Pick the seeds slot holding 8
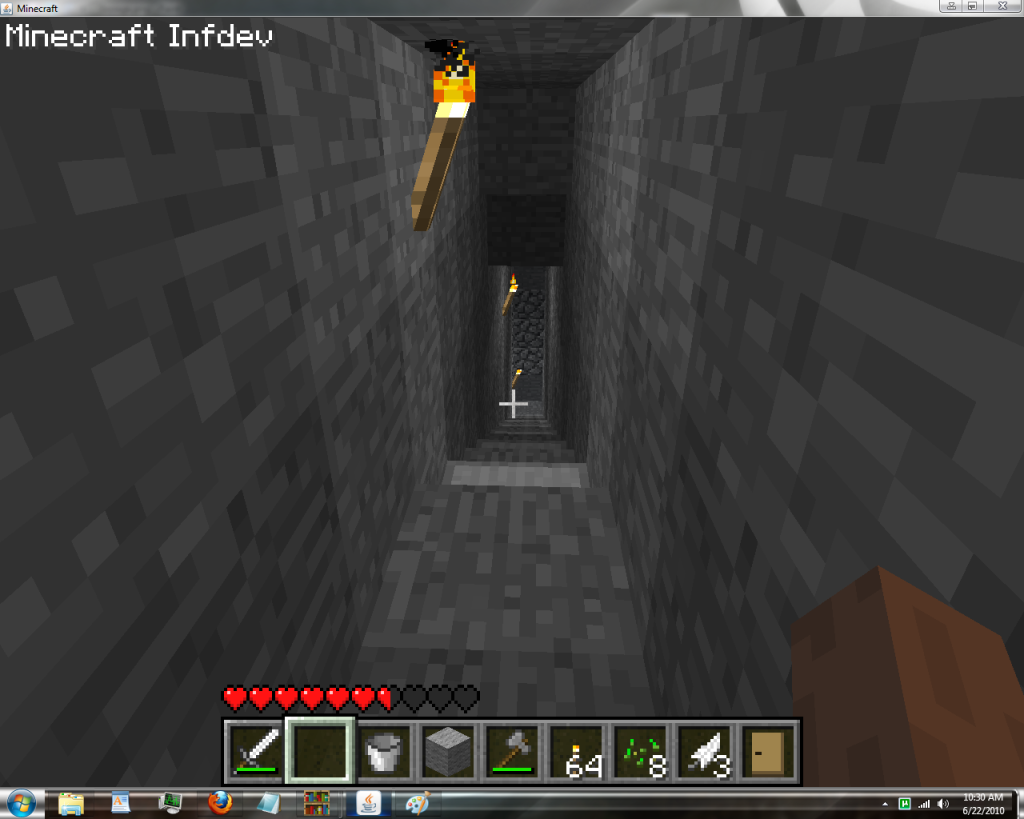1024x819 pixels. pos(641,751)
